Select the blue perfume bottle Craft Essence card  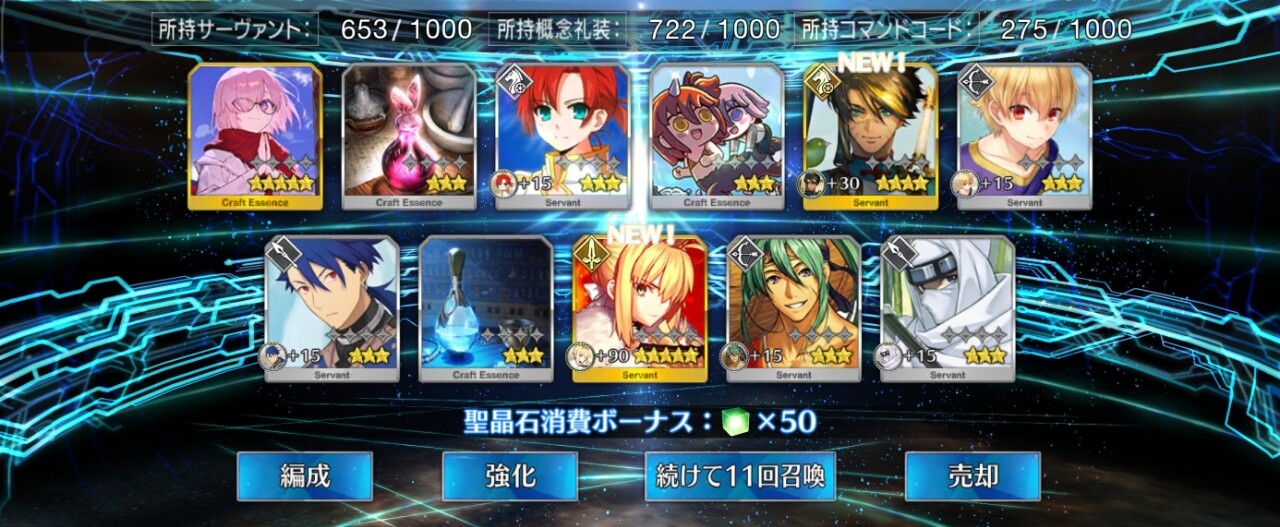click(486, 308)
